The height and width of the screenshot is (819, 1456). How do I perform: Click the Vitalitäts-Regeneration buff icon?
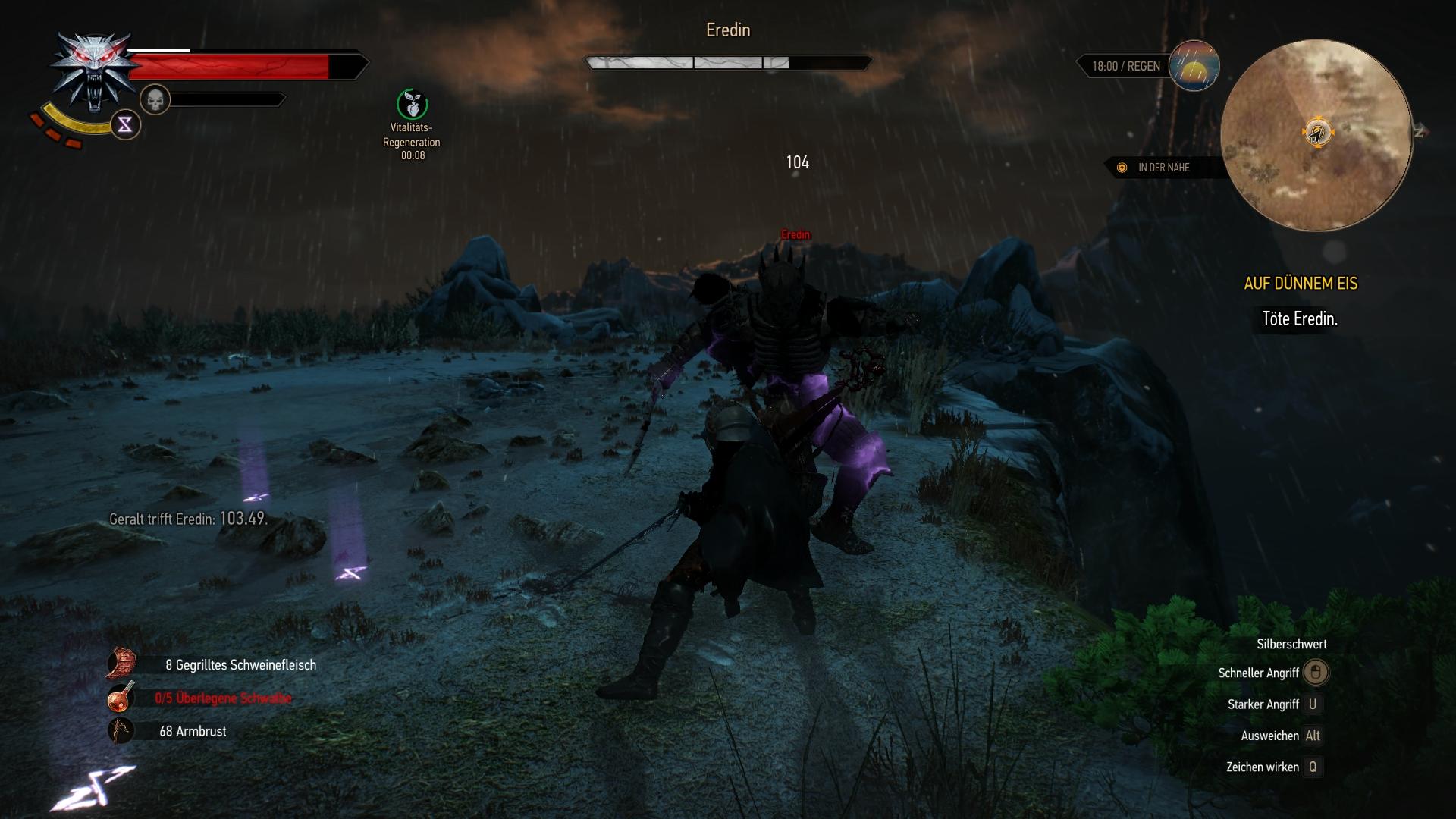tap(412, 105)
